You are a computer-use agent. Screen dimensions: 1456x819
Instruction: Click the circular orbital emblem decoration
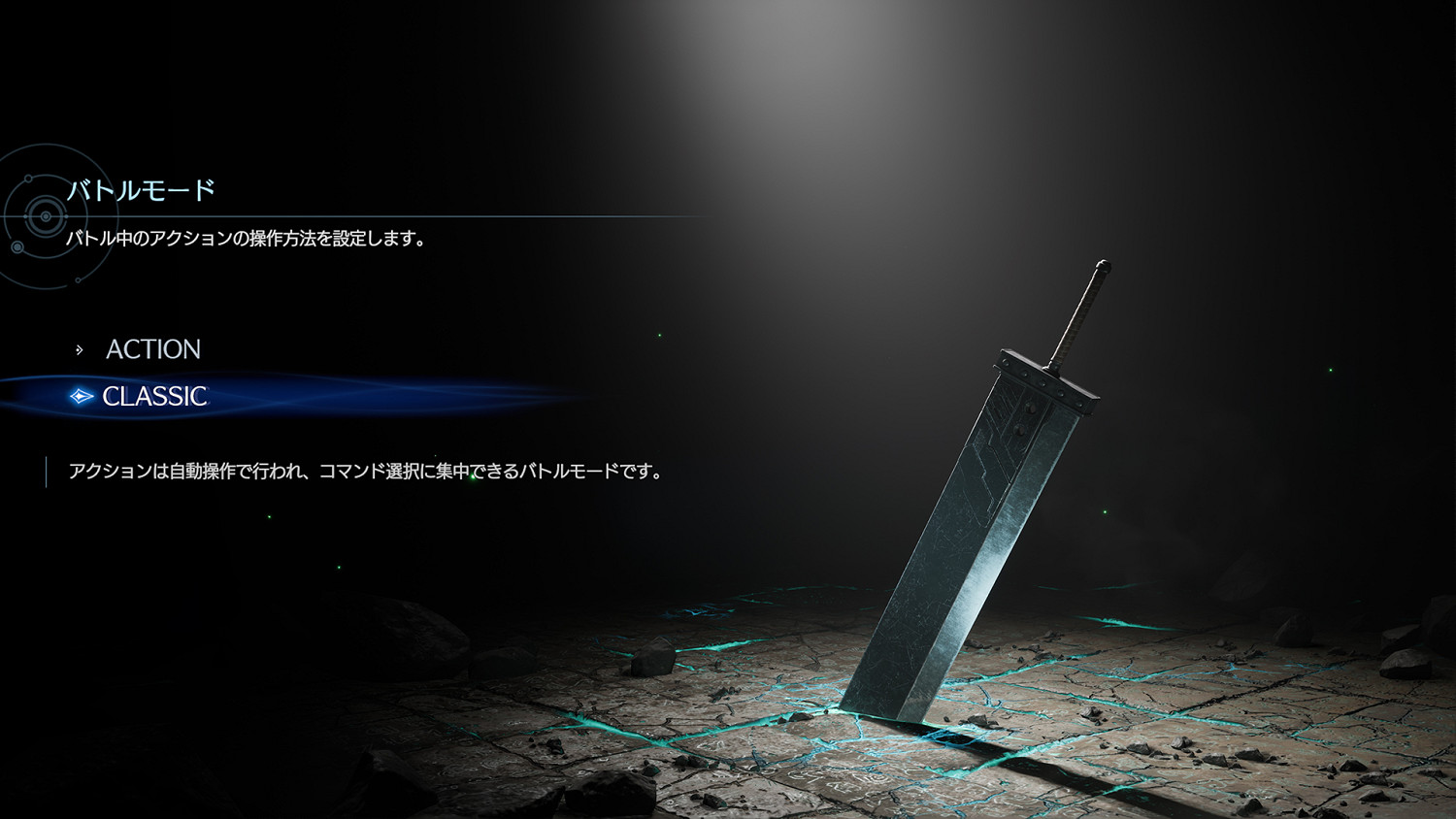tap(46, 215)
